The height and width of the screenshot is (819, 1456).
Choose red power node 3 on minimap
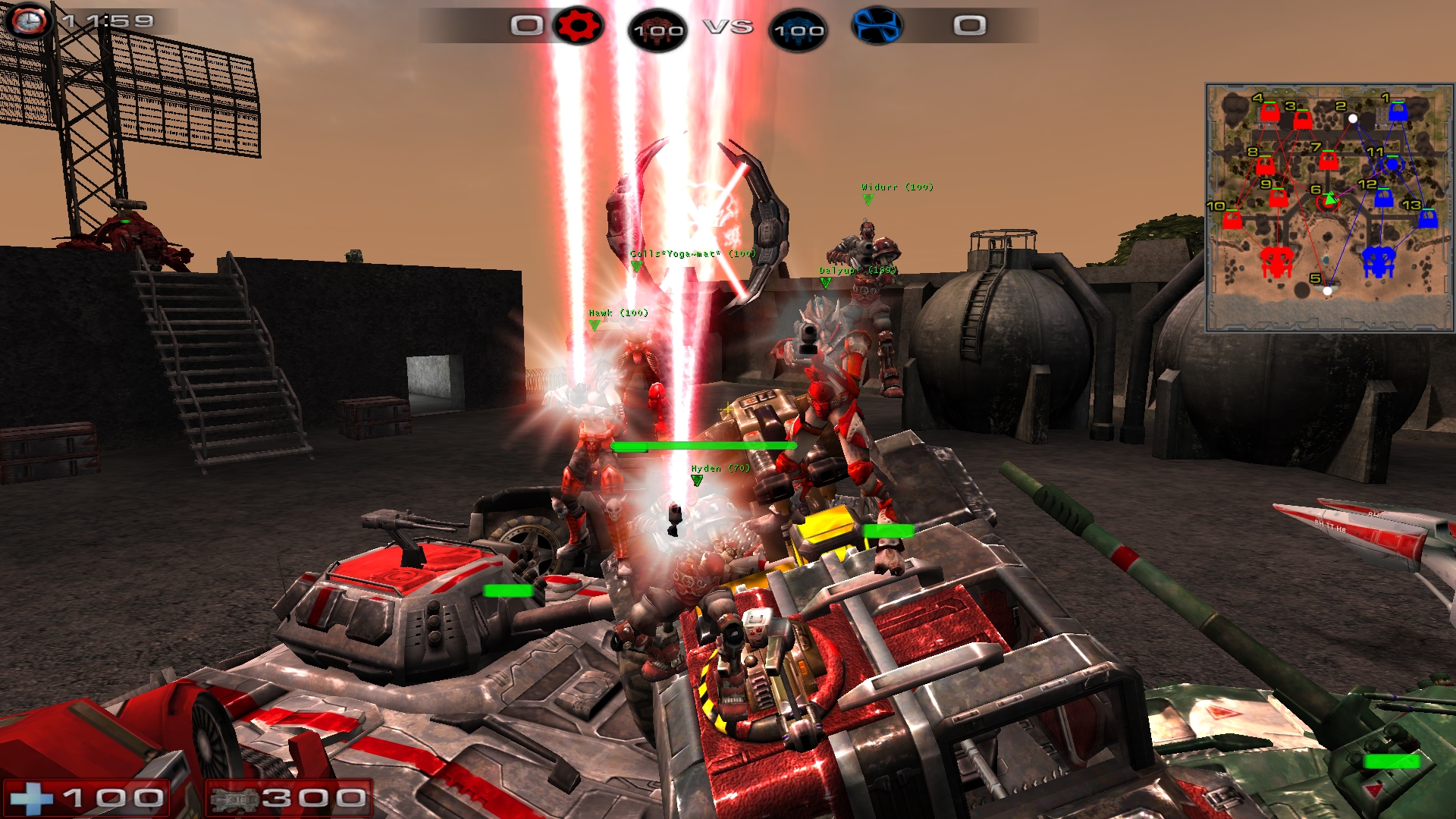point(1303,120)
